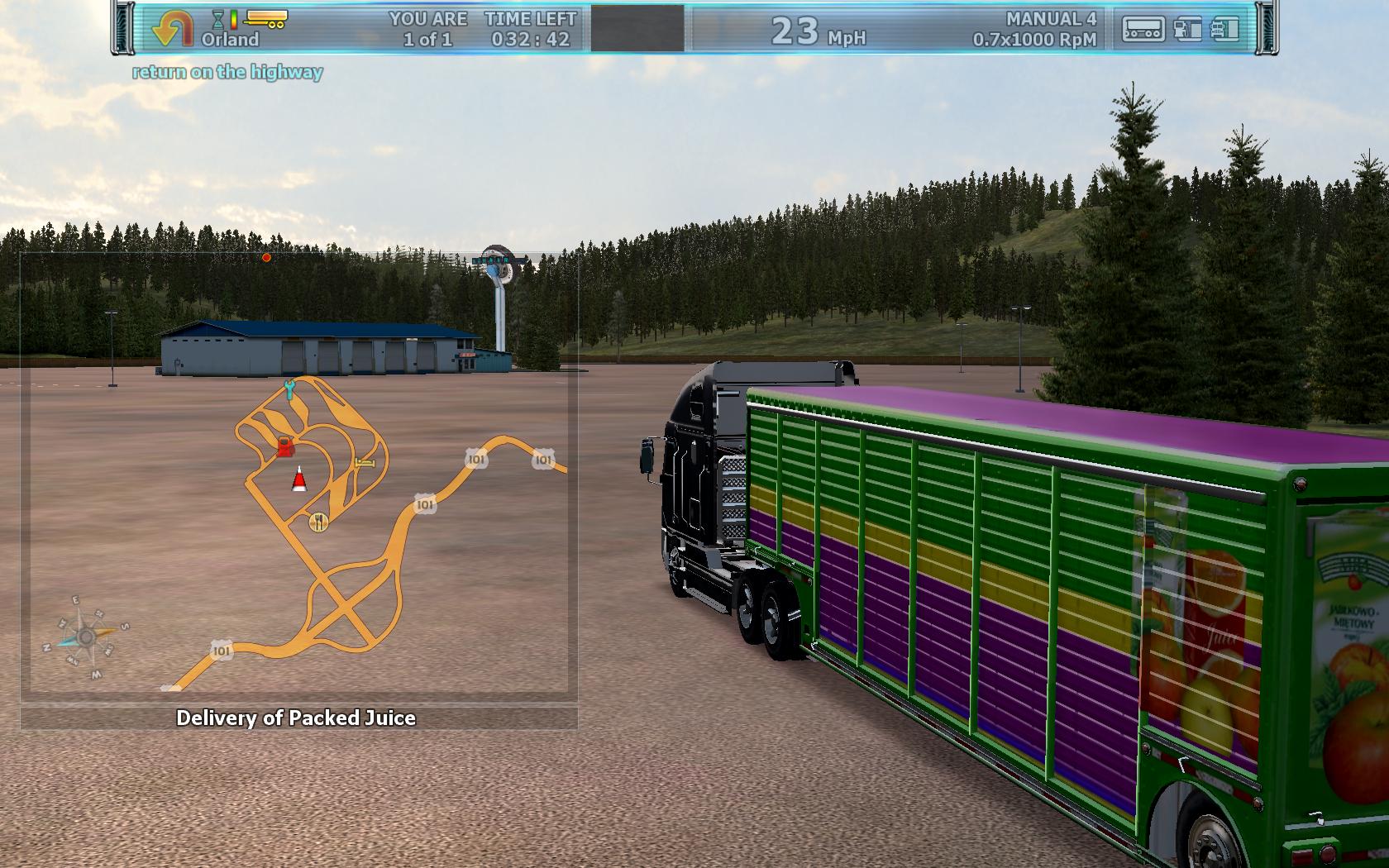Click the red-and-white truck position marker
The width and height of the screenshot is (1389, 868).
299,479
